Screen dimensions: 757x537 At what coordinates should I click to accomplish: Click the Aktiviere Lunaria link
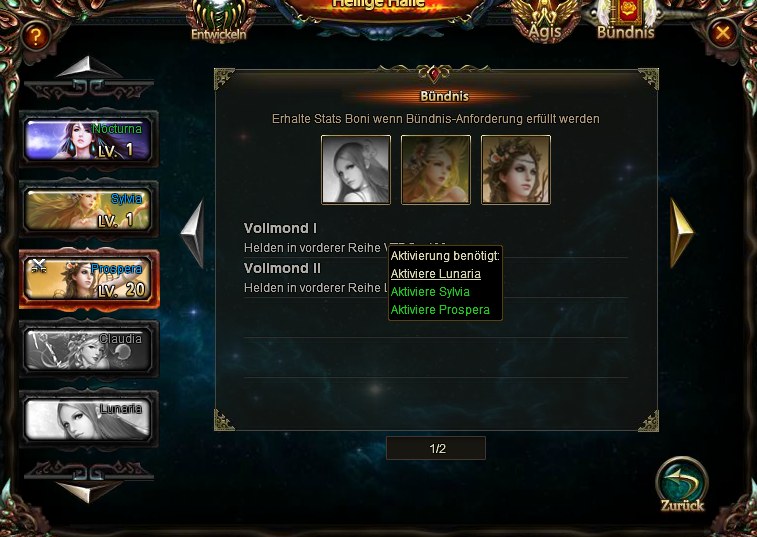click(436, 274)
